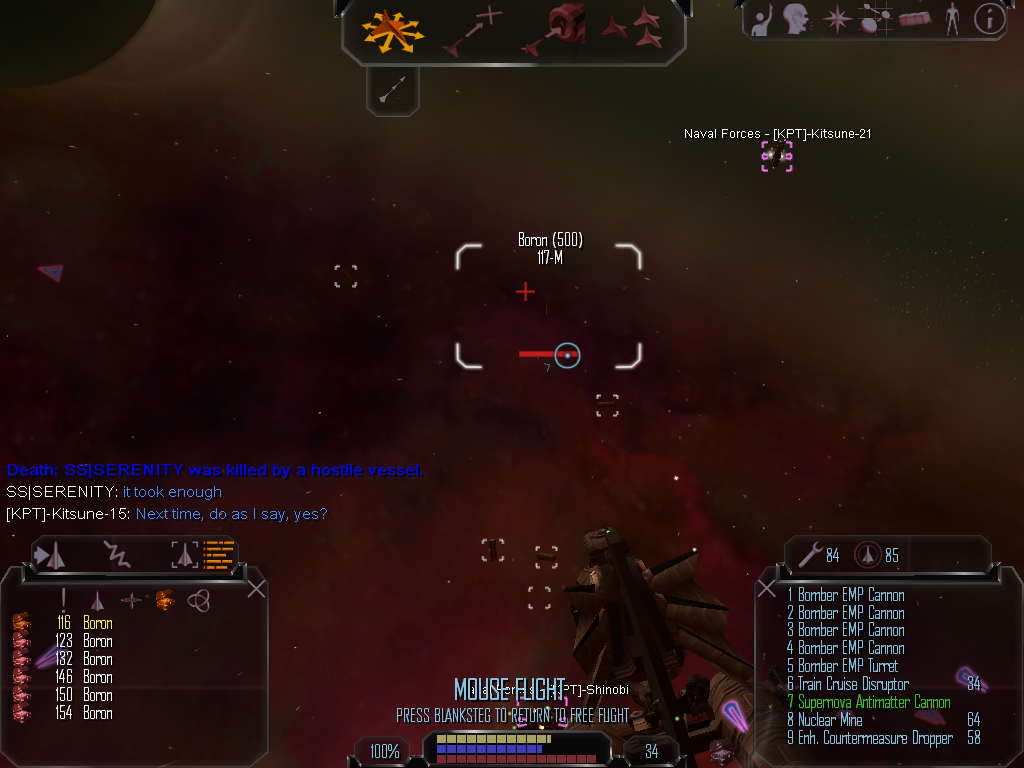Open the information button with the 'i' icon
The height and width of the screenshot is (768, 1024).
pos(989,18)
